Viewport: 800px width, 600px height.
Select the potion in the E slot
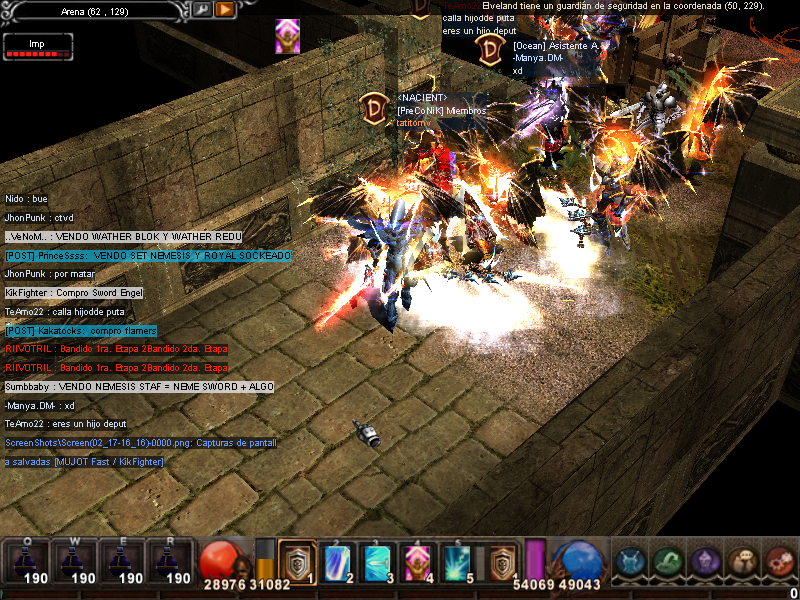(120, 562)
